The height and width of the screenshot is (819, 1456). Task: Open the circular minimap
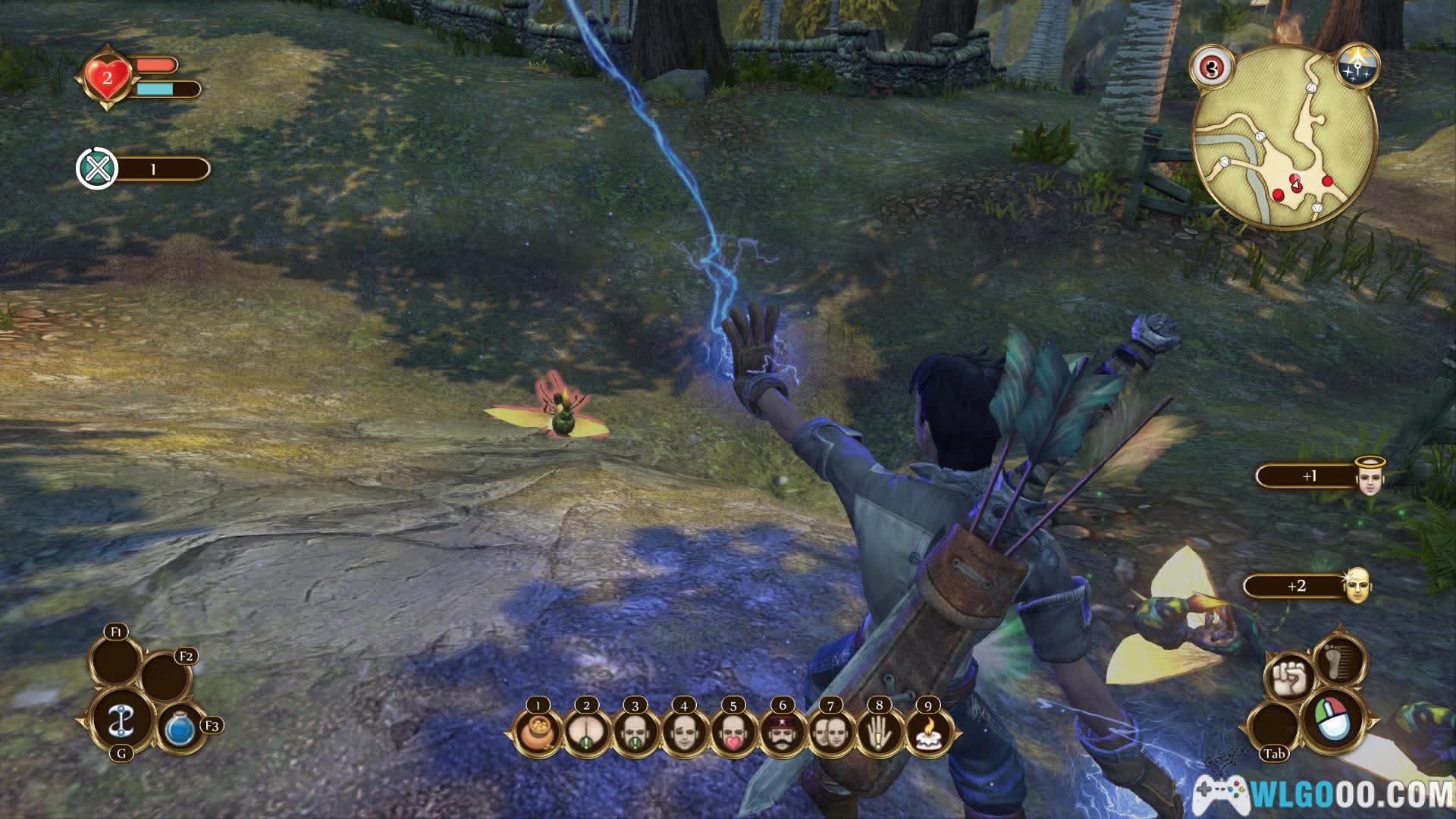tap(1285, 135)
